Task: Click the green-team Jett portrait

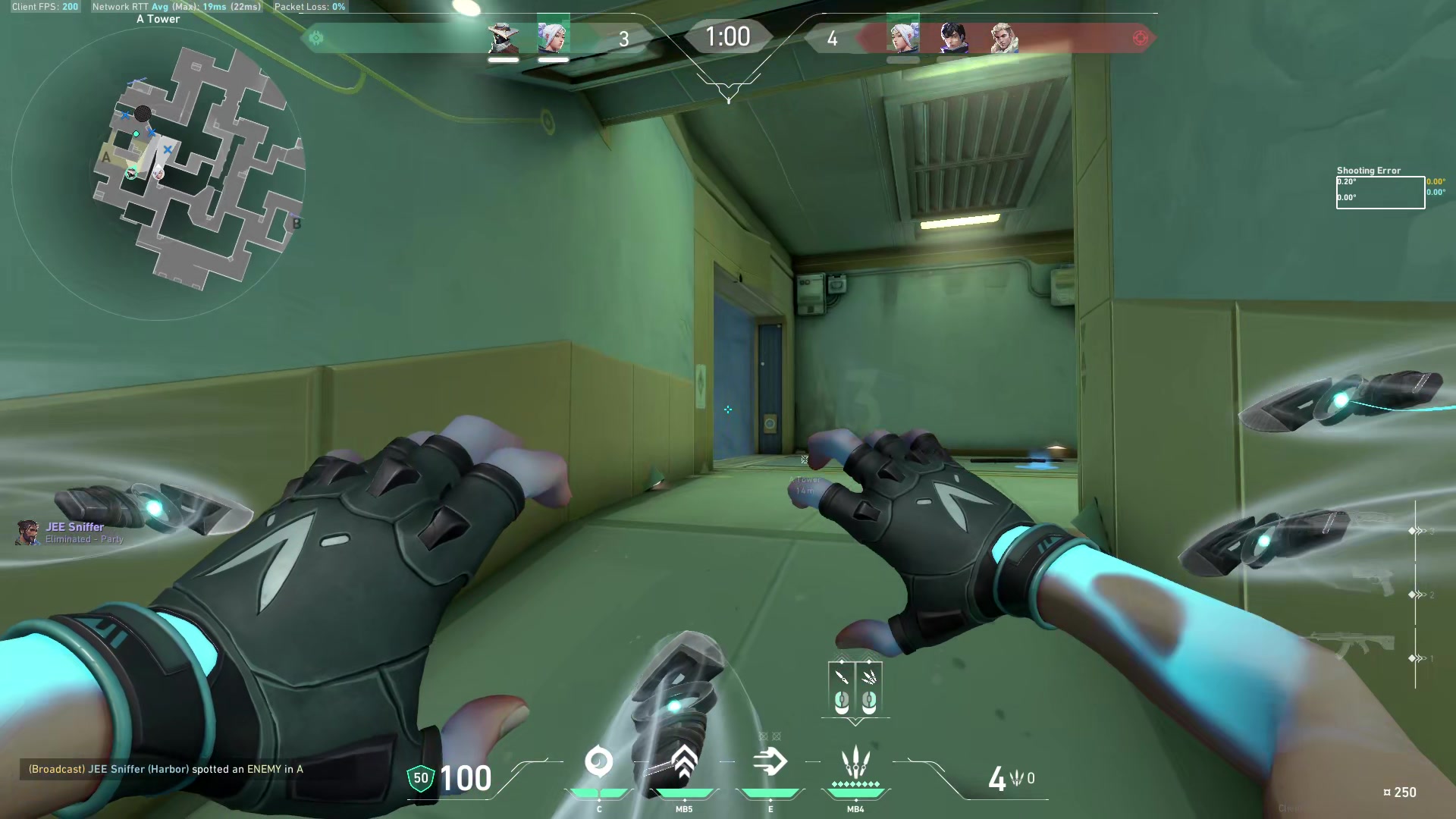Action: click(x=554, y=36)
